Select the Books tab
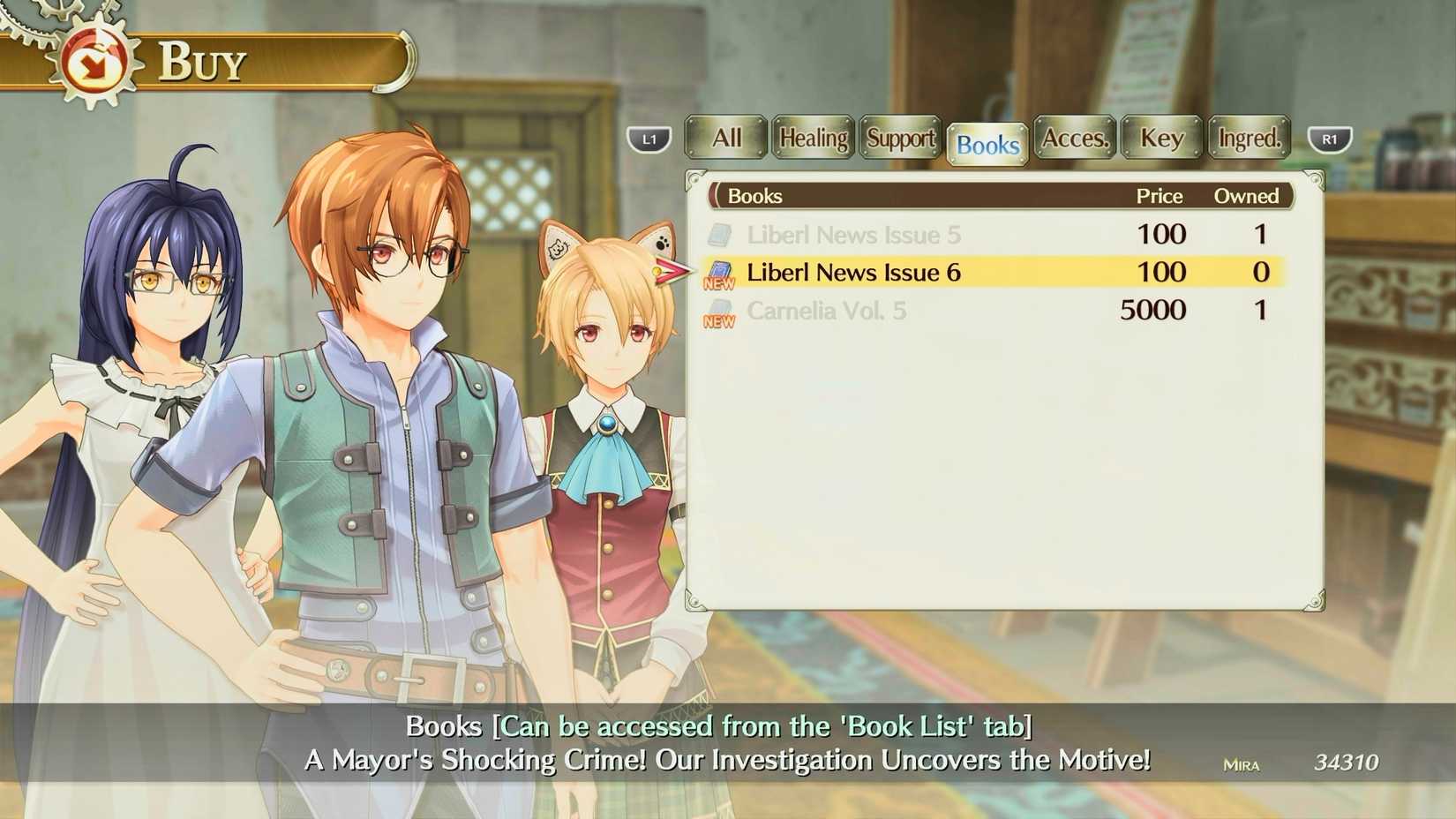 point(987,144)
